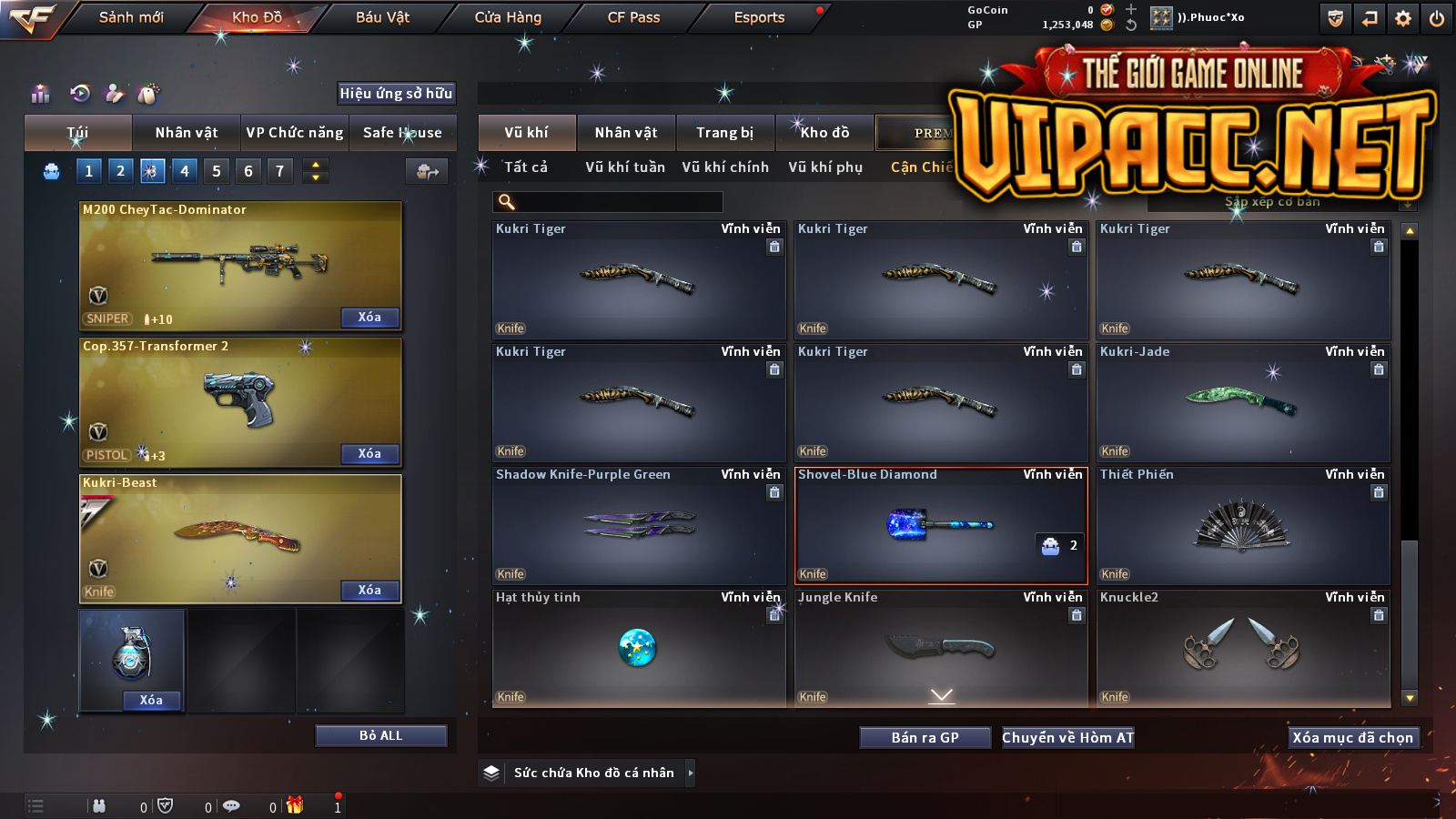Screen dimensions: 1456x819
Task: Click the Bỏ ALL button
Action: 380,736
